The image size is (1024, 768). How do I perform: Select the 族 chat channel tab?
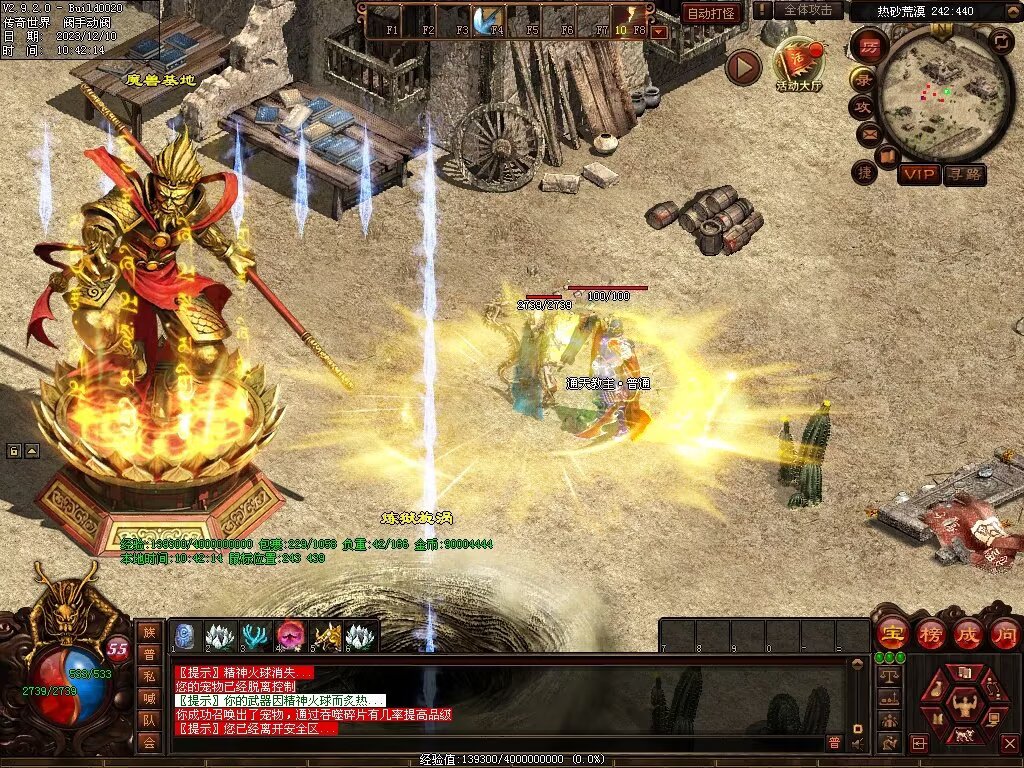pos(148,632)
